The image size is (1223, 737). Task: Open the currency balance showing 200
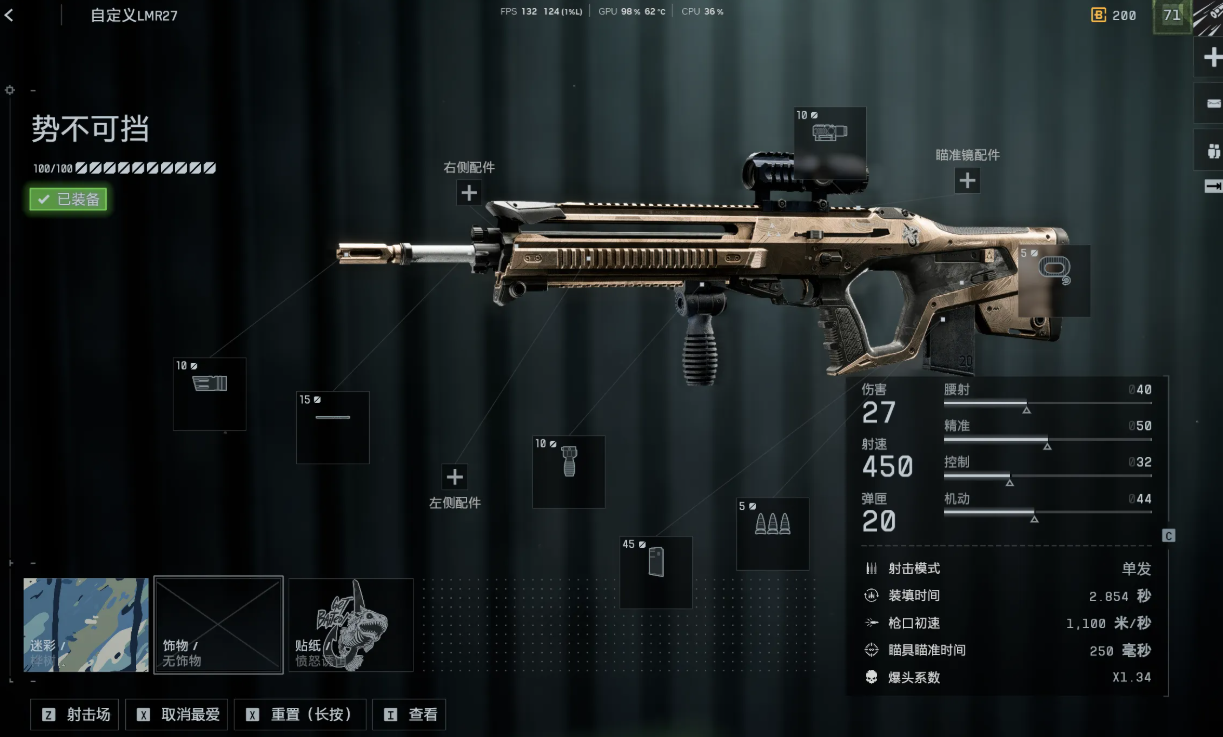(1113, 15)
